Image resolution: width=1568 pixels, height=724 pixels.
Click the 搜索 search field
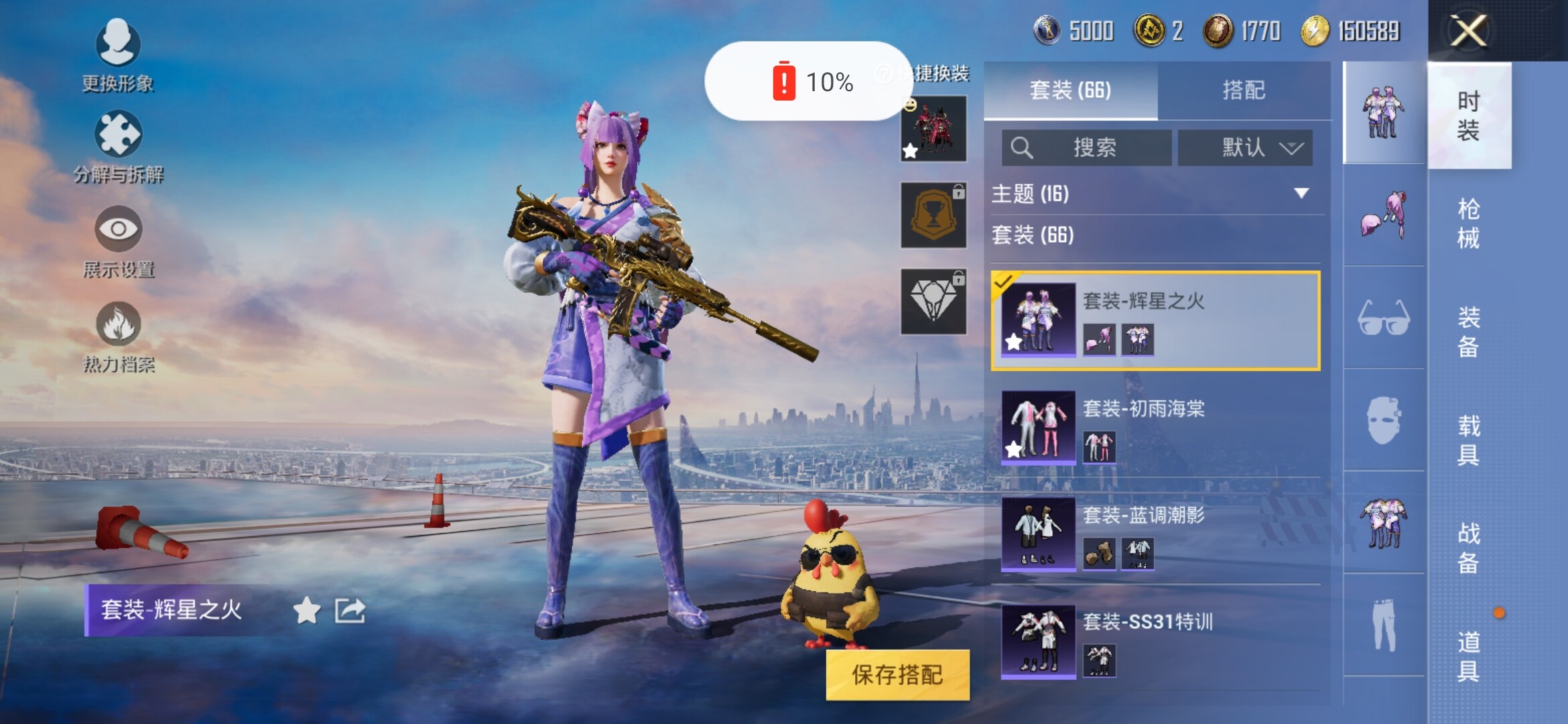click(1086, 147)
